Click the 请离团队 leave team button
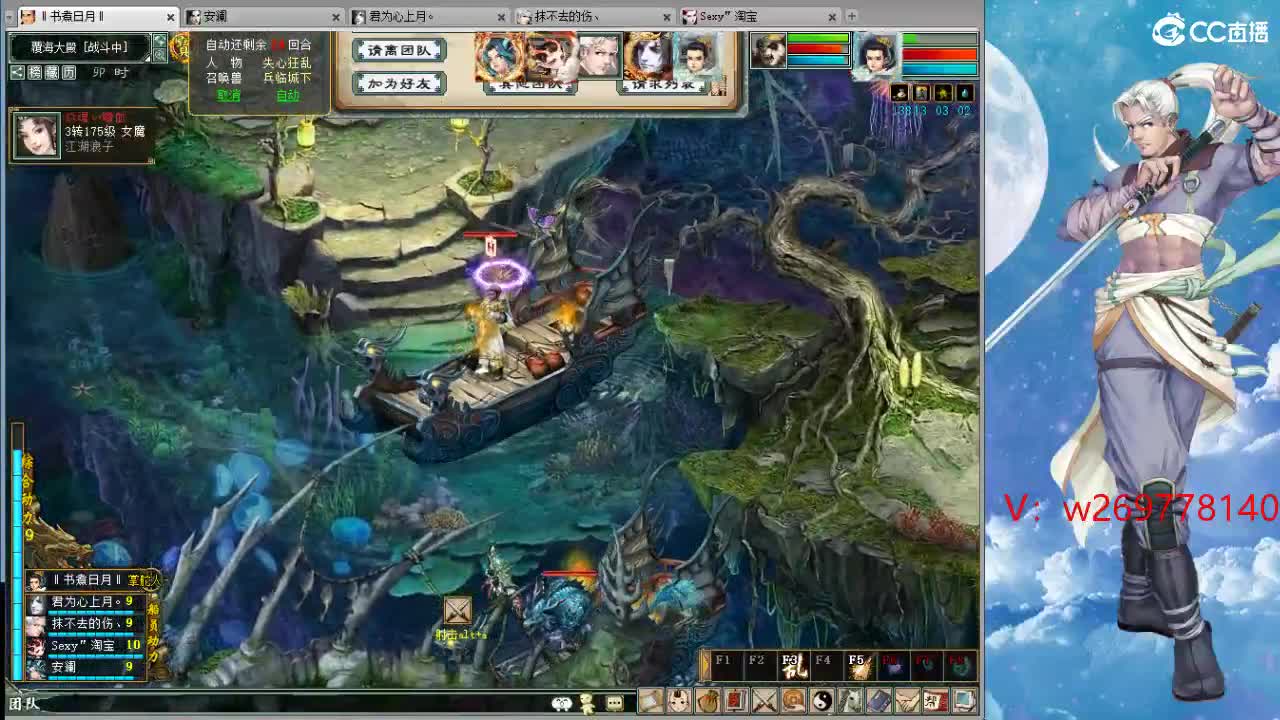The width and height of the screenshot is (1280, 720). coord(398,51)
